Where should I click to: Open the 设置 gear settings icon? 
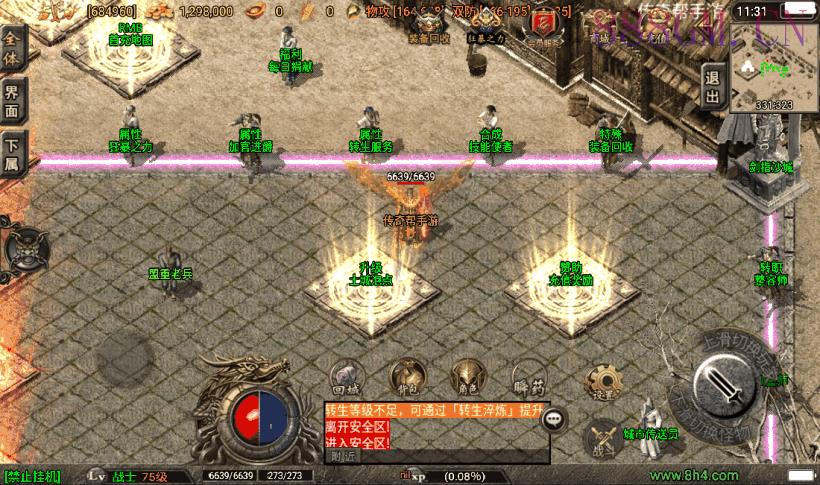603,379
